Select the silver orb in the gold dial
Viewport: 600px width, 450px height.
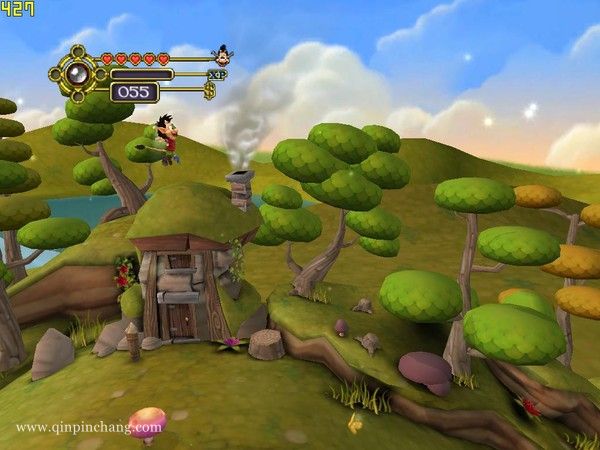click(x=74, y=74)
